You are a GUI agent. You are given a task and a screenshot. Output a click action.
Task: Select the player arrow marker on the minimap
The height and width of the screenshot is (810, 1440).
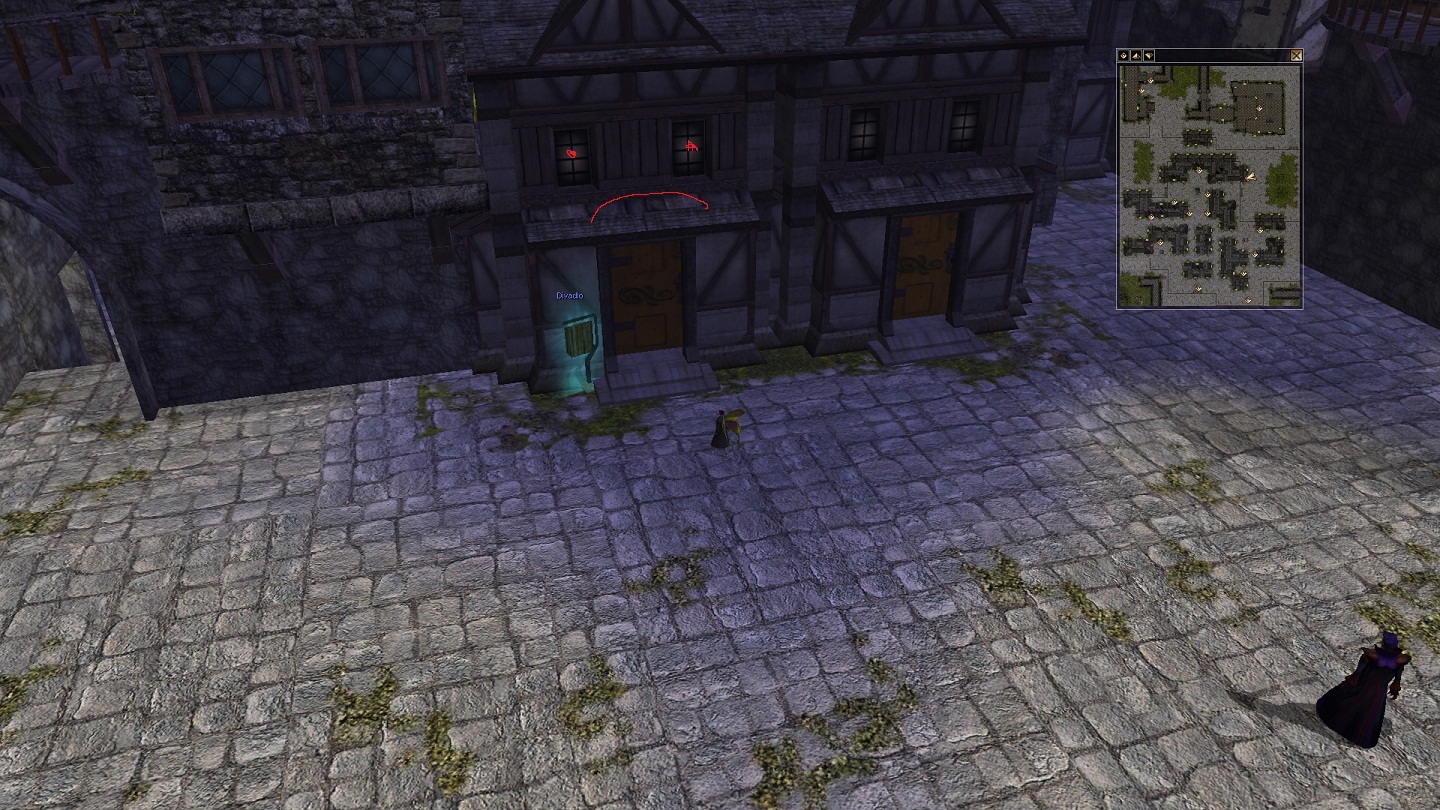(1250, 176)
